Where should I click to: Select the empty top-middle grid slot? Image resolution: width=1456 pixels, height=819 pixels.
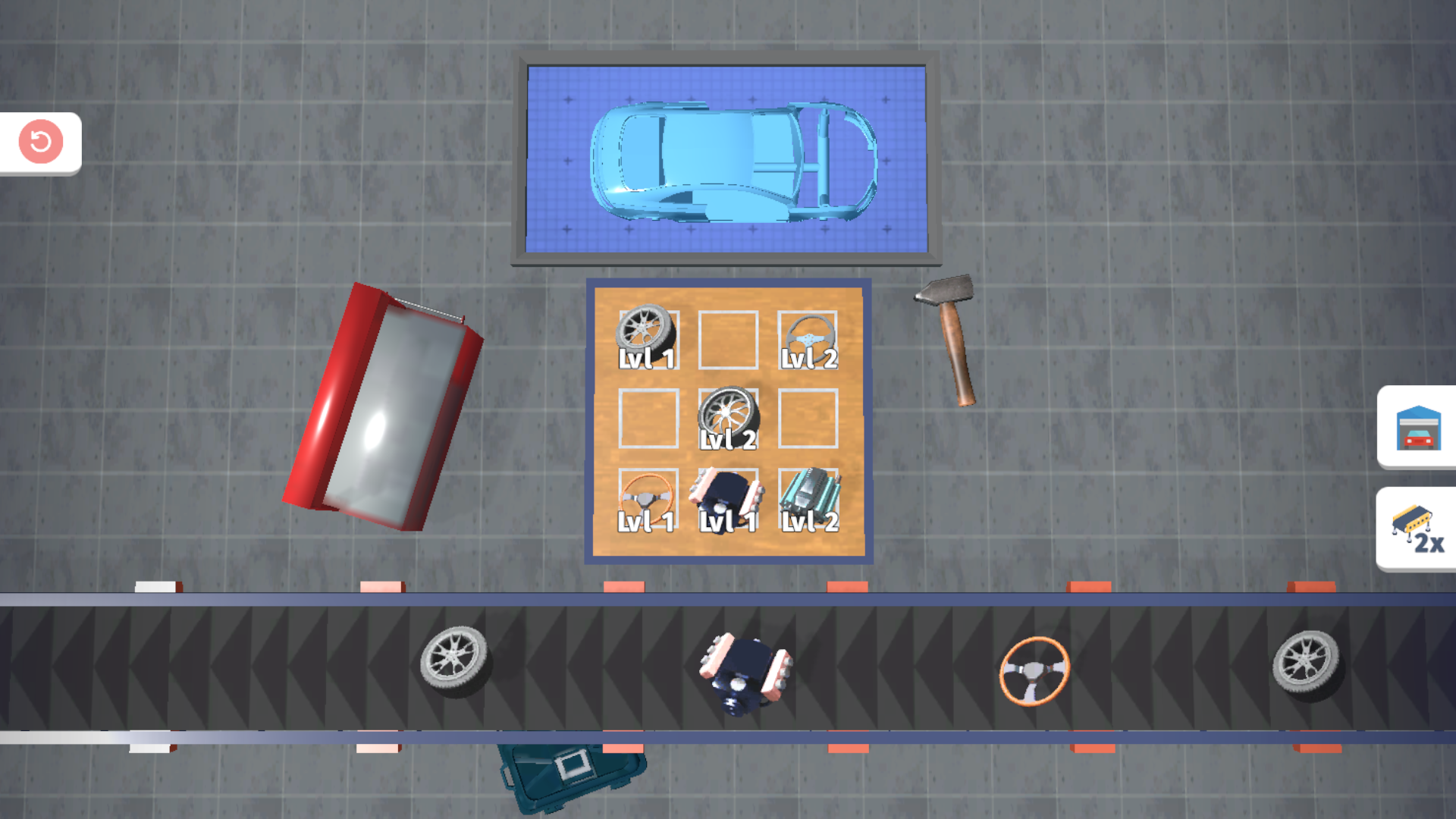[x=728, y=339]
